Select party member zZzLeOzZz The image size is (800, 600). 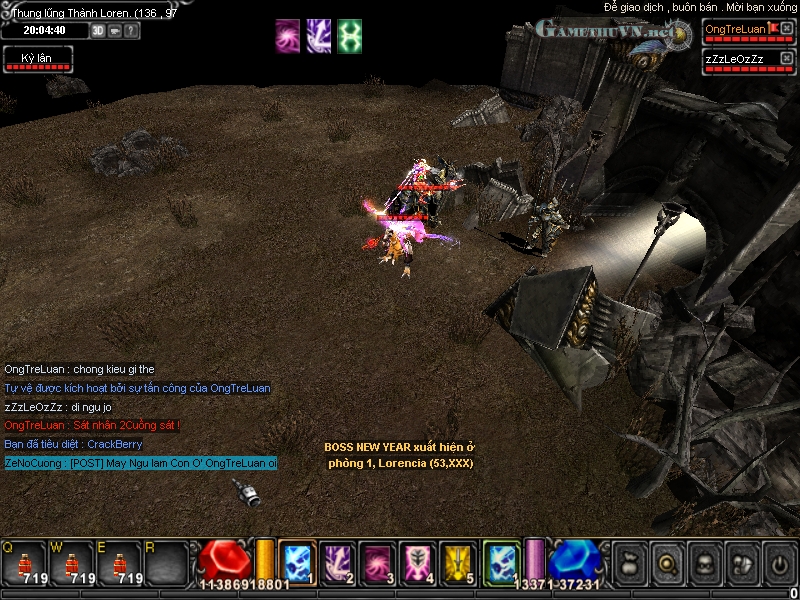click(x=735, y=60)
